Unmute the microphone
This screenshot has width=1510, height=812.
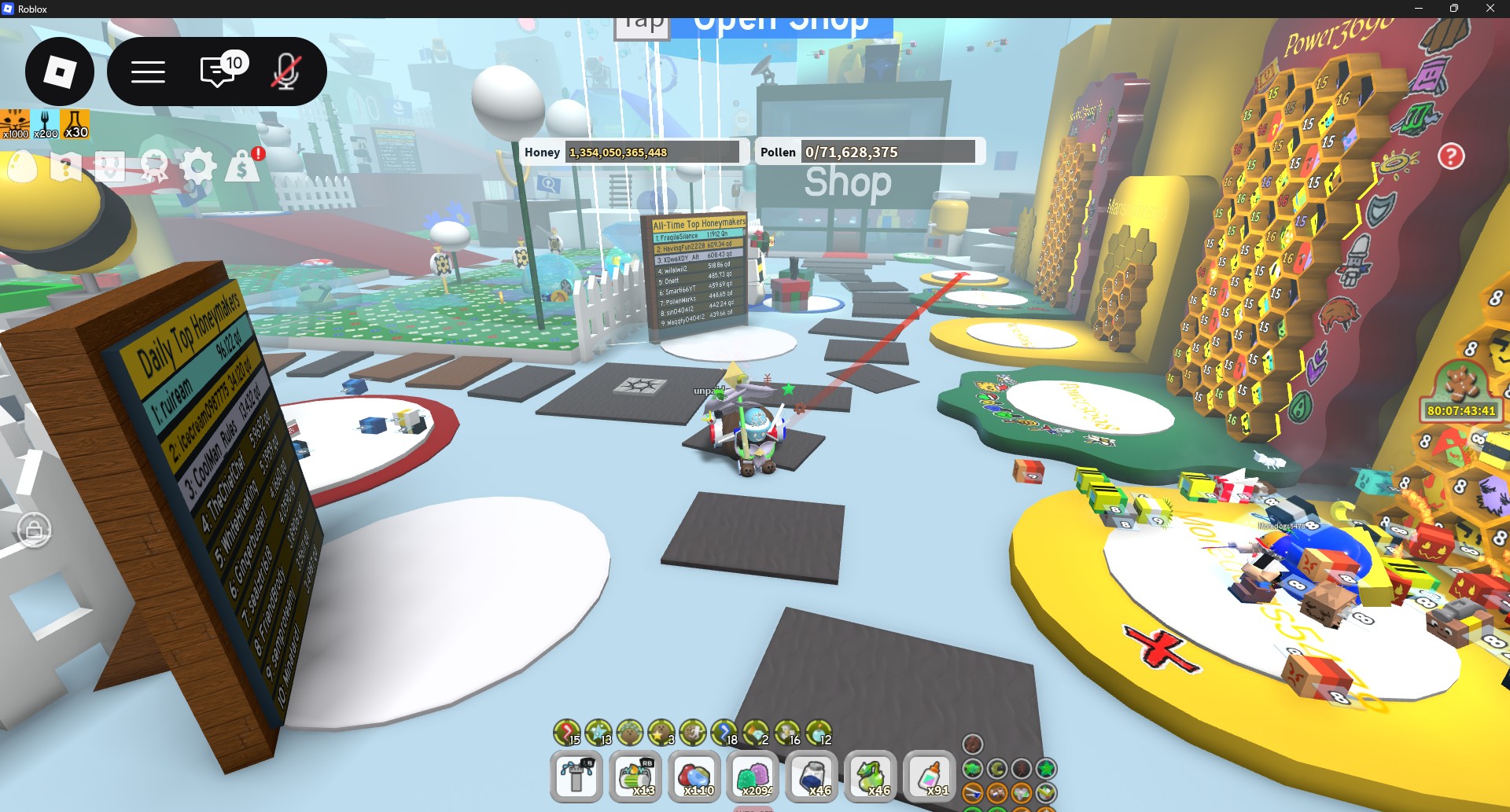[285, 71]
